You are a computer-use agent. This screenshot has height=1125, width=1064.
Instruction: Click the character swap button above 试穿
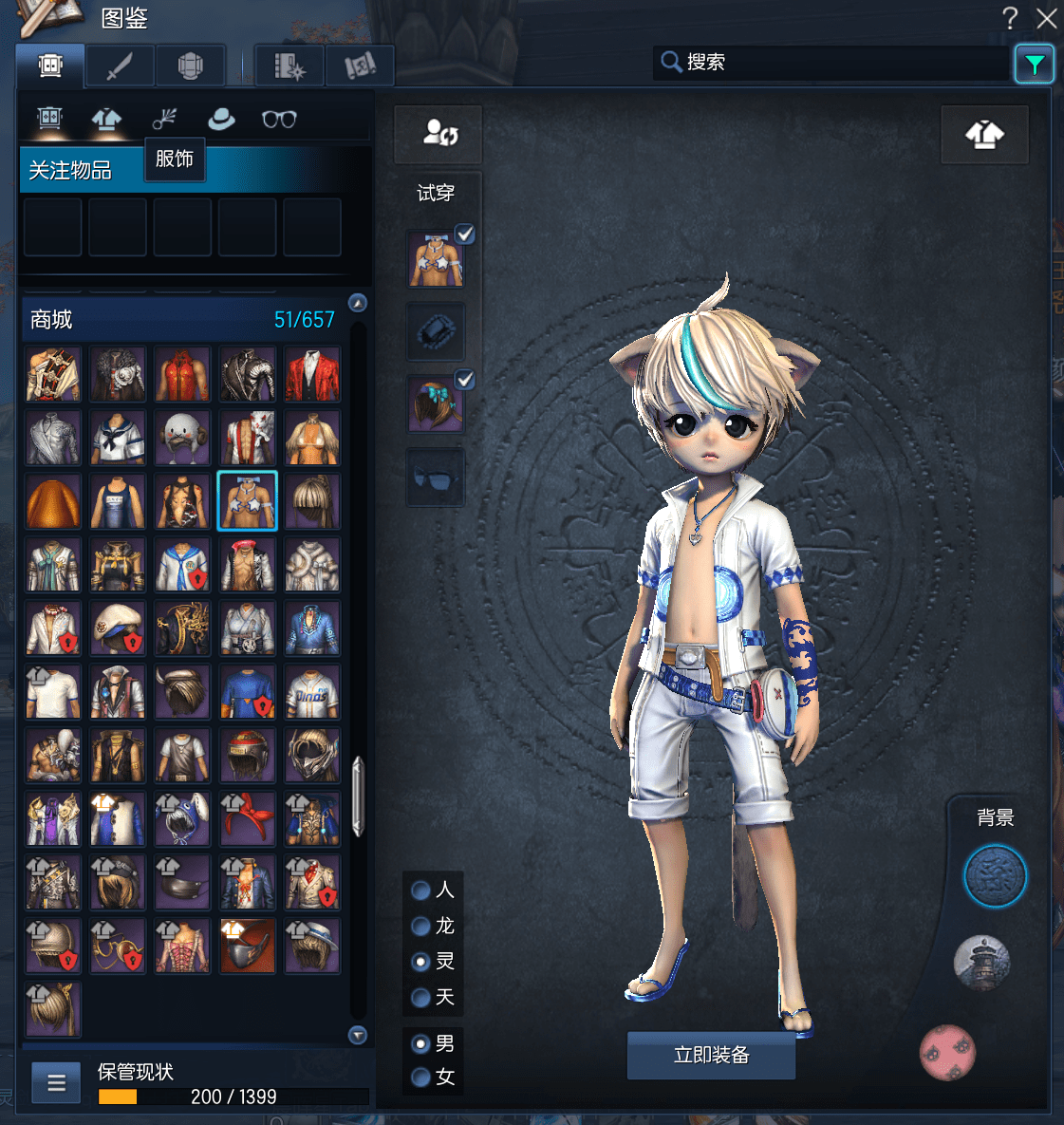coord(439,134)
